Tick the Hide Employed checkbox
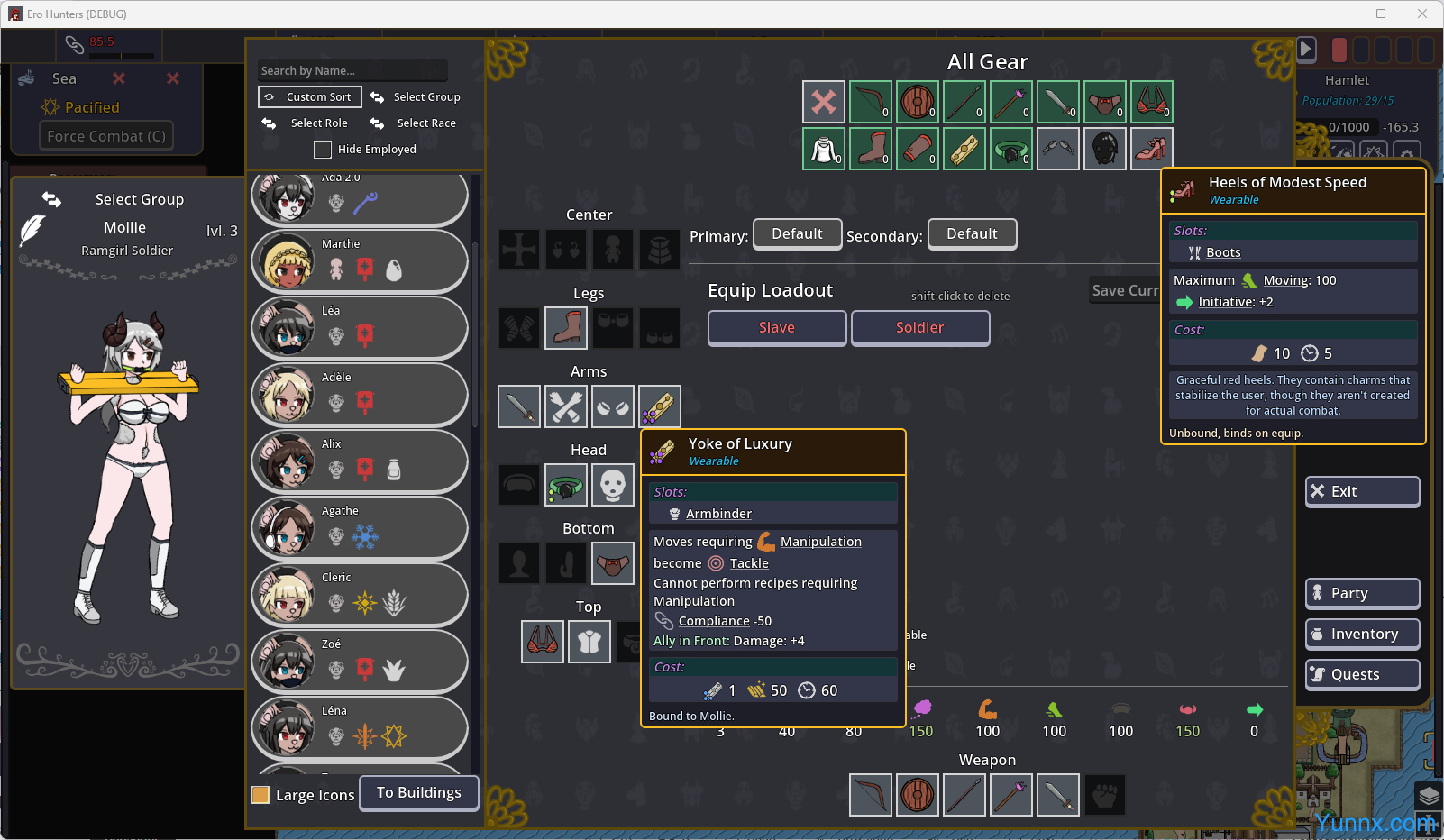 tap(323, 150)
